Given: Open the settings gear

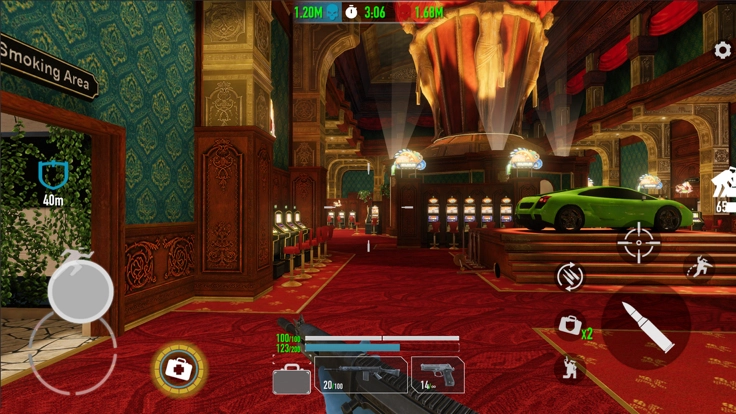Looking at the screenshot, I should pos(722,51).
